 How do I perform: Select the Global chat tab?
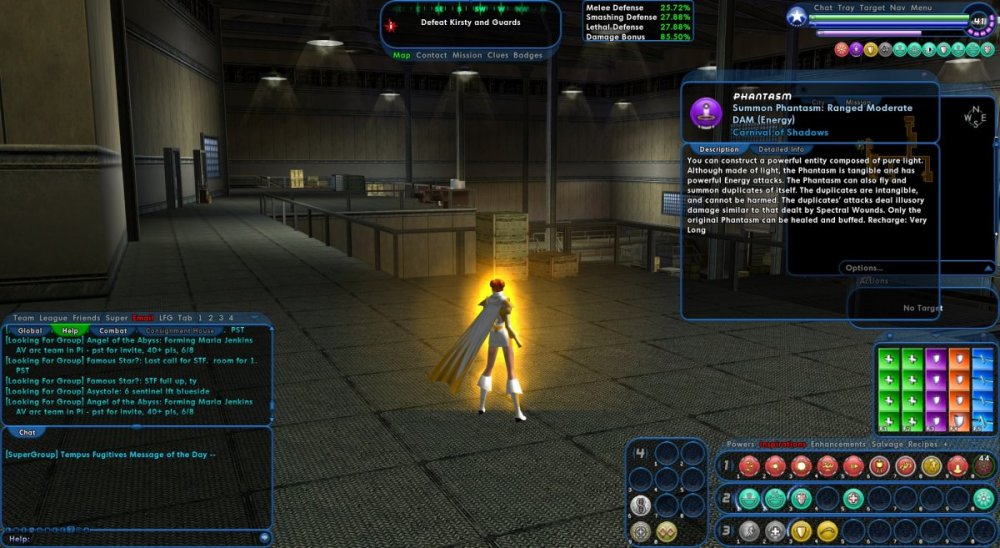coord(31,330)
